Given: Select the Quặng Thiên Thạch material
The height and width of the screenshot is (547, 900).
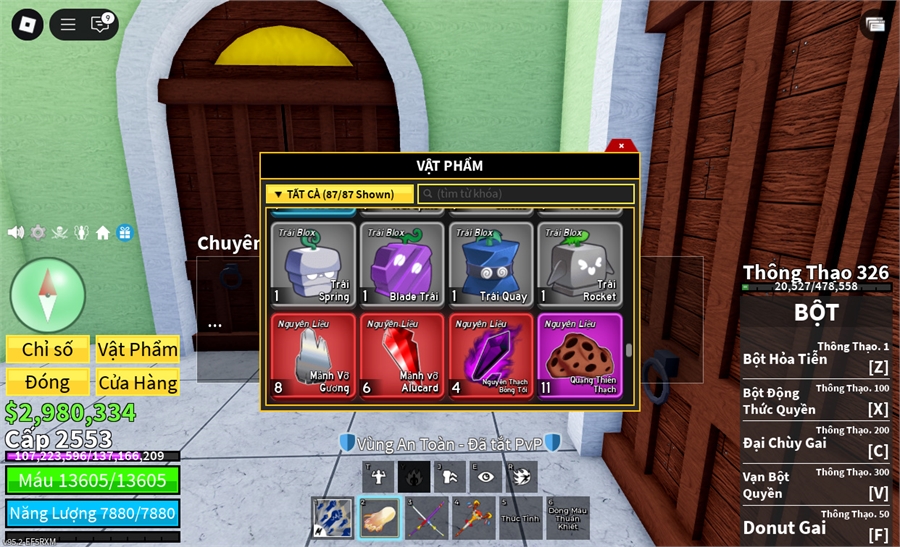Looking at the screenshot, I should click(x=580, y=356).
